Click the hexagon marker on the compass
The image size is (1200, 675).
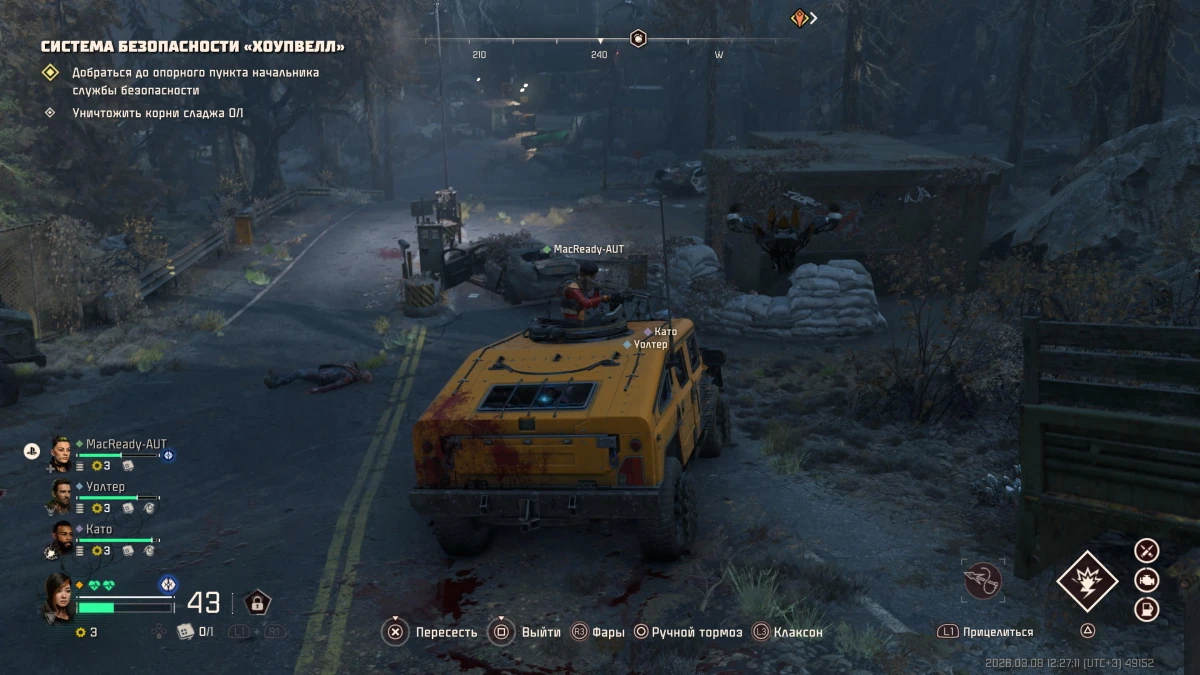tap(638, 39)
